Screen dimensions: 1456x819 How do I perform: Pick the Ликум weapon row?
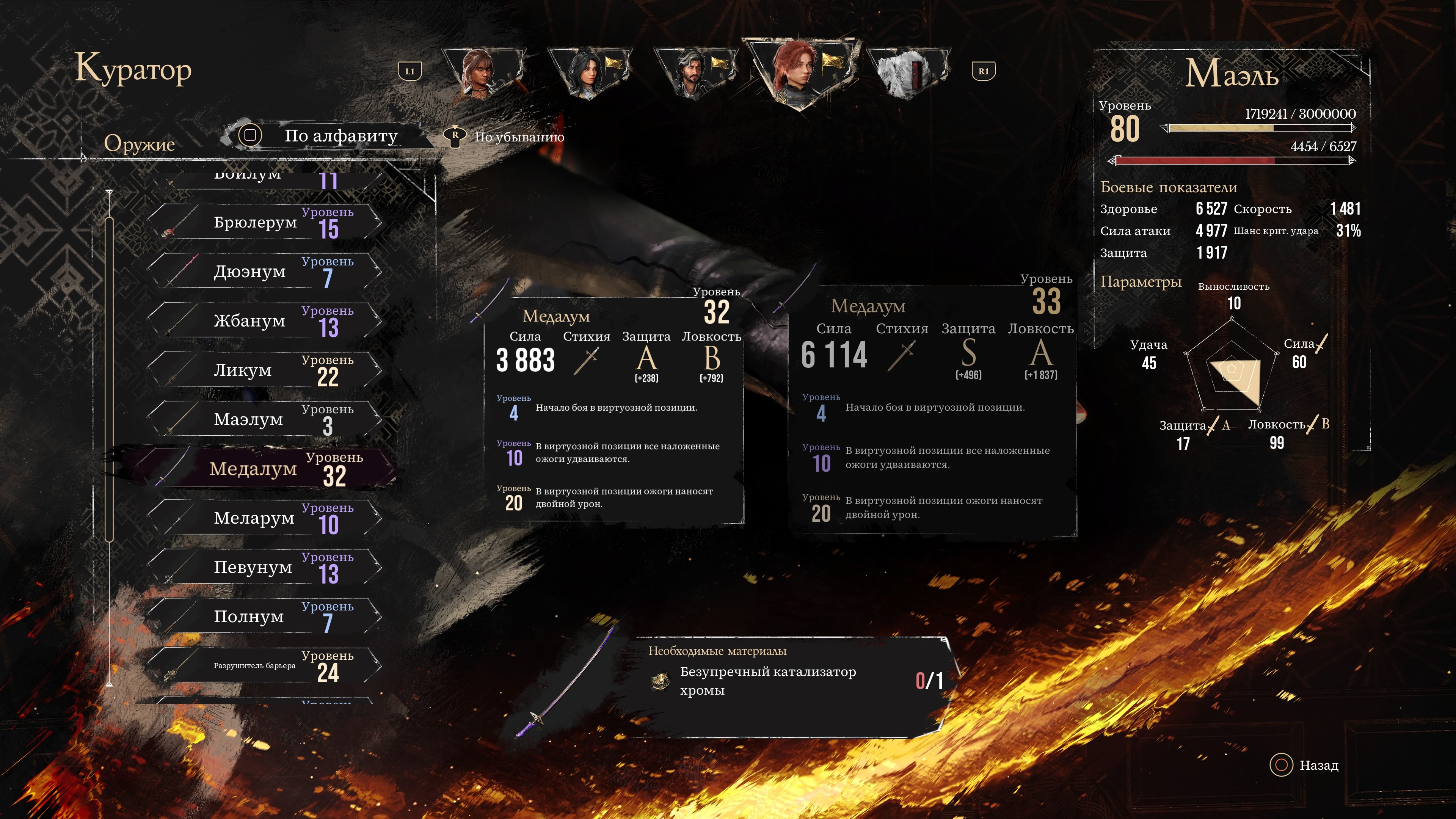pos(266,370)
